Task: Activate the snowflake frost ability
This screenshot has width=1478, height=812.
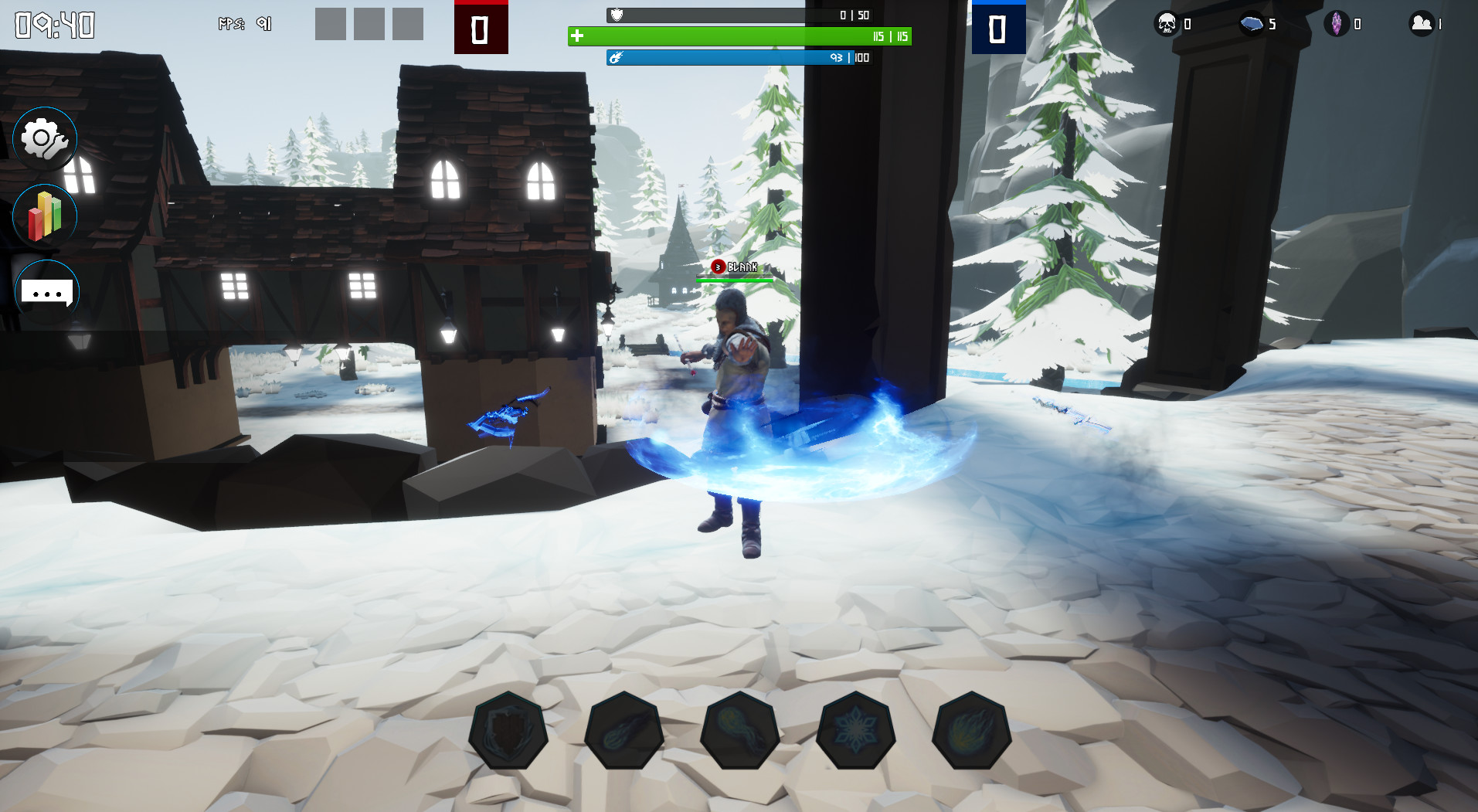Action: pyautogui.click(x=855, y=731)
